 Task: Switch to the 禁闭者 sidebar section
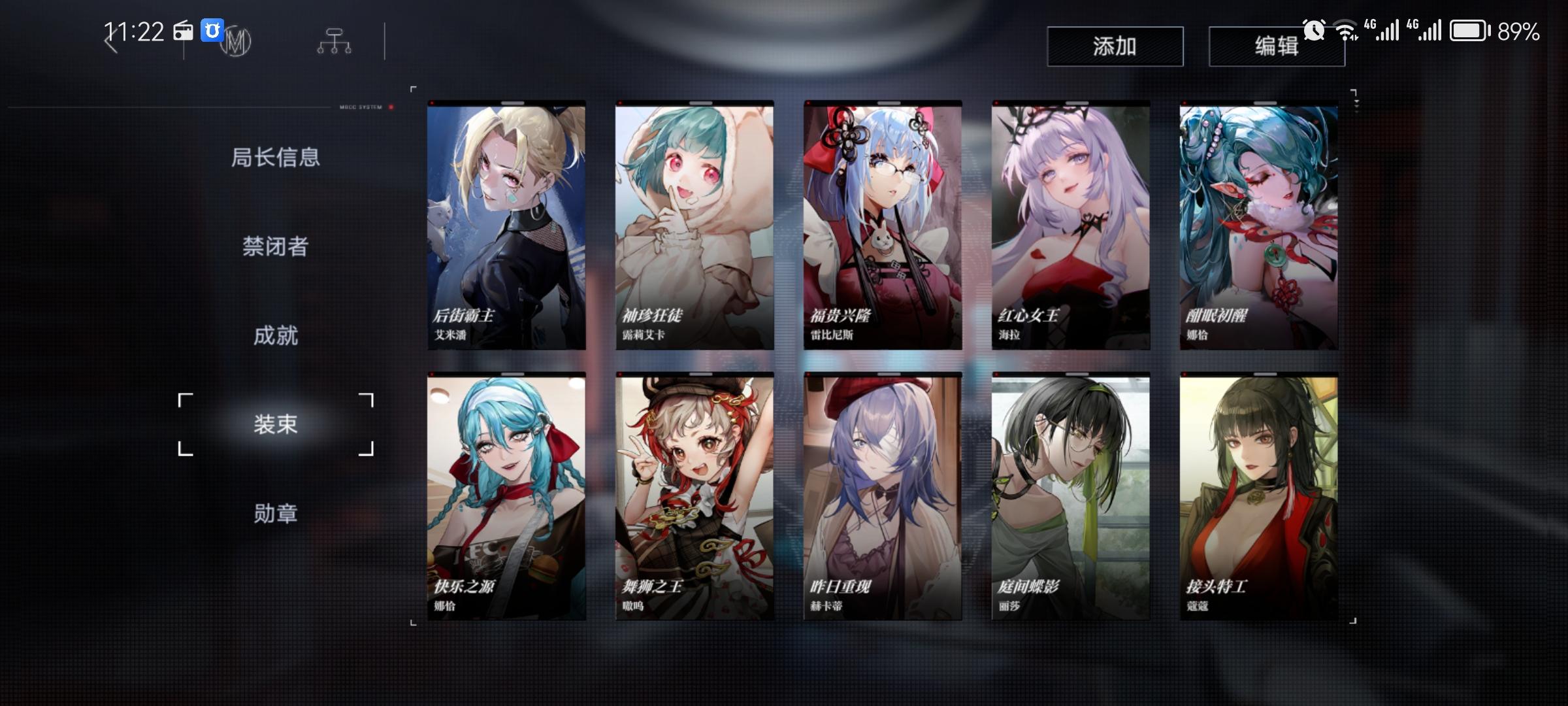[277, 246]
